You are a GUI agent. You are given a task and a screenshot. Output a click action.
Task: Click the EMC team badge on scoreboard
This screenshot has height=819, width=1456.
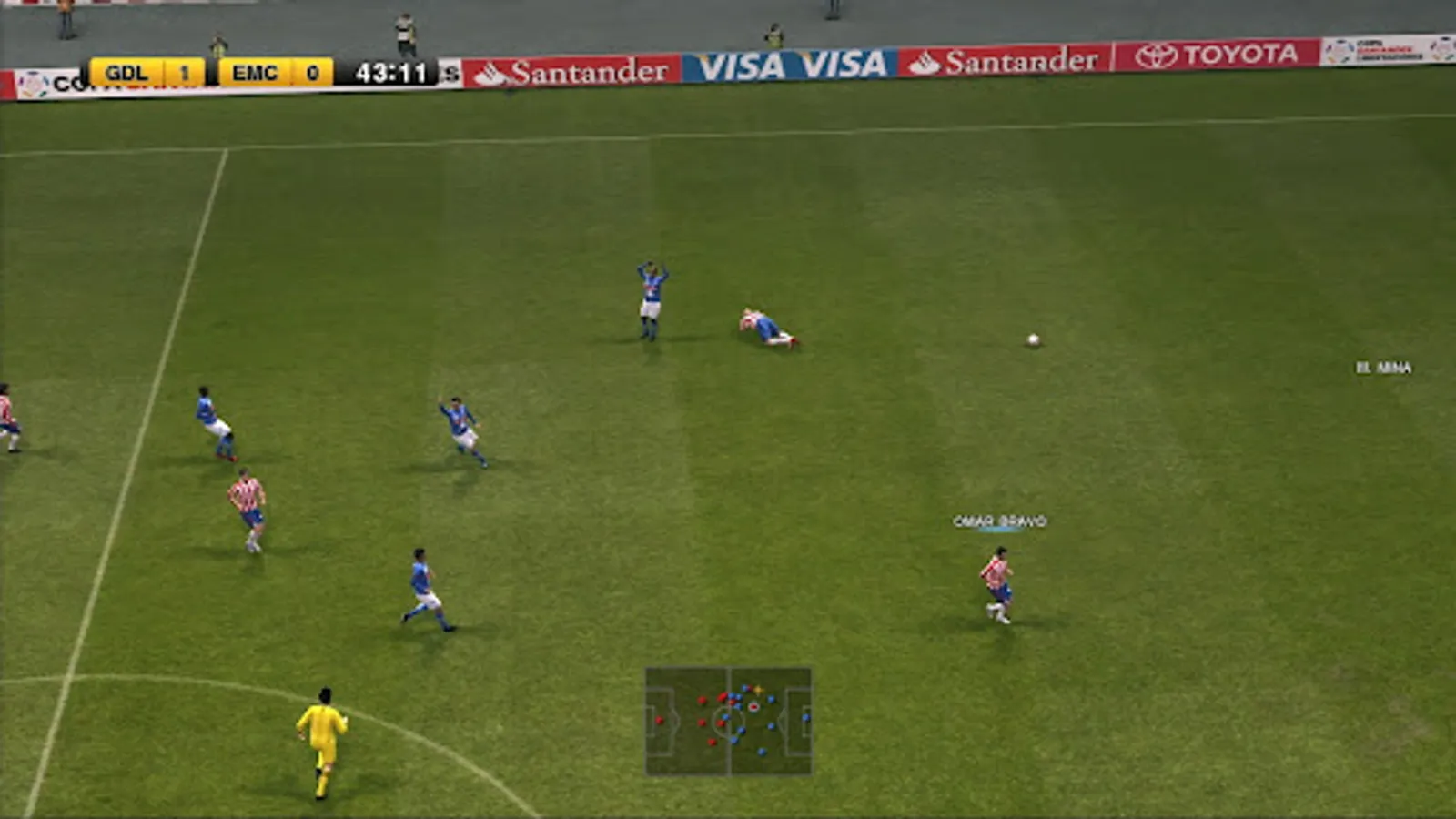pyautogui.click(x=255, y=74)
